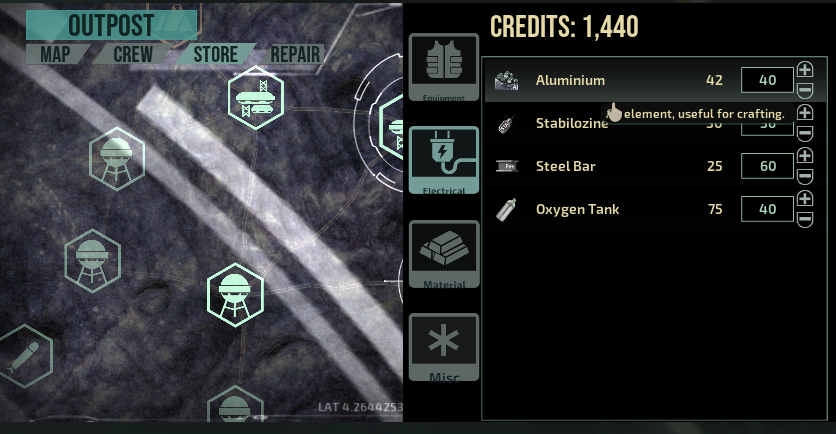Select the Misc store category
The image size is (836, 434).
pyautogui.click(x=443, y=346)
